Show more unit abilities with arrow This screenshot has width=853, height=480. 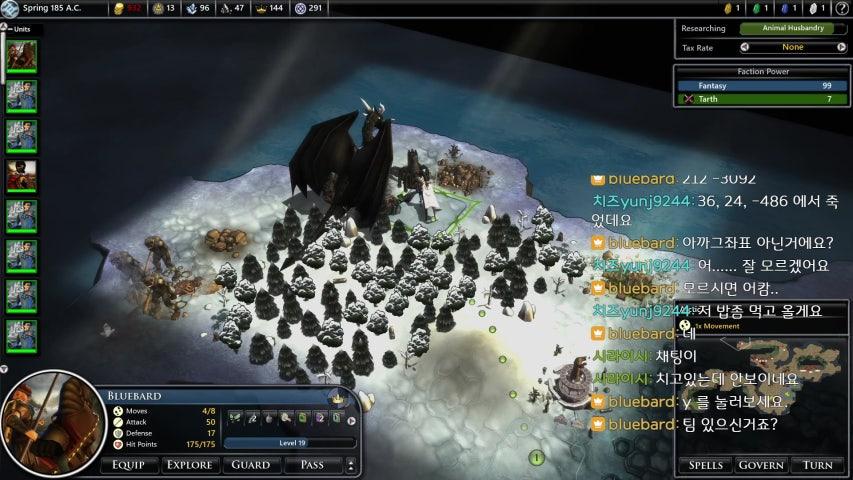click(351, 421)
